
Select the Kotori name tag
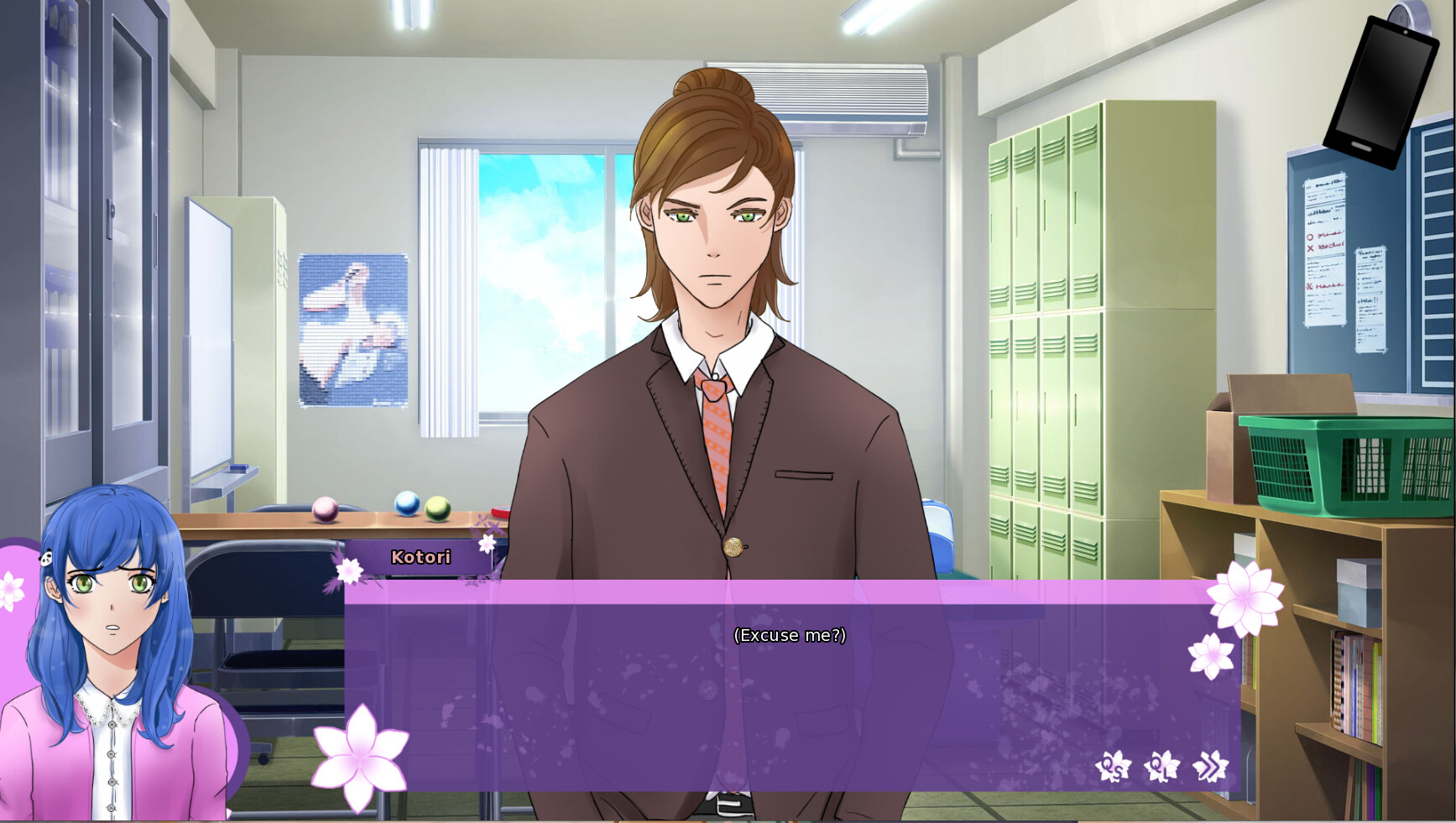pyautogui.click(x=421, y=557)
